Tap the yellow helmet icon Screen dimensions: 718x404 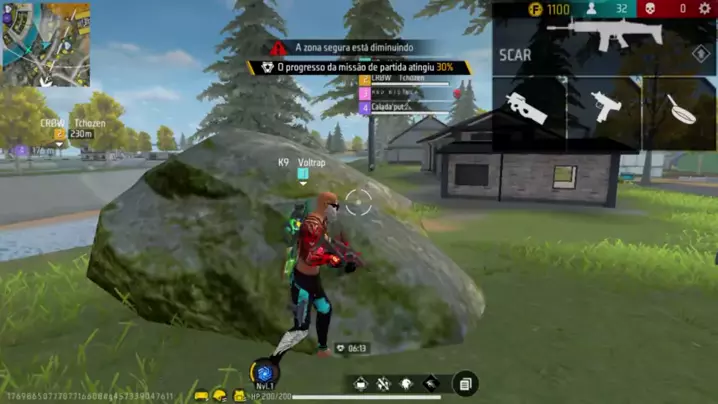tap(219, 396)
